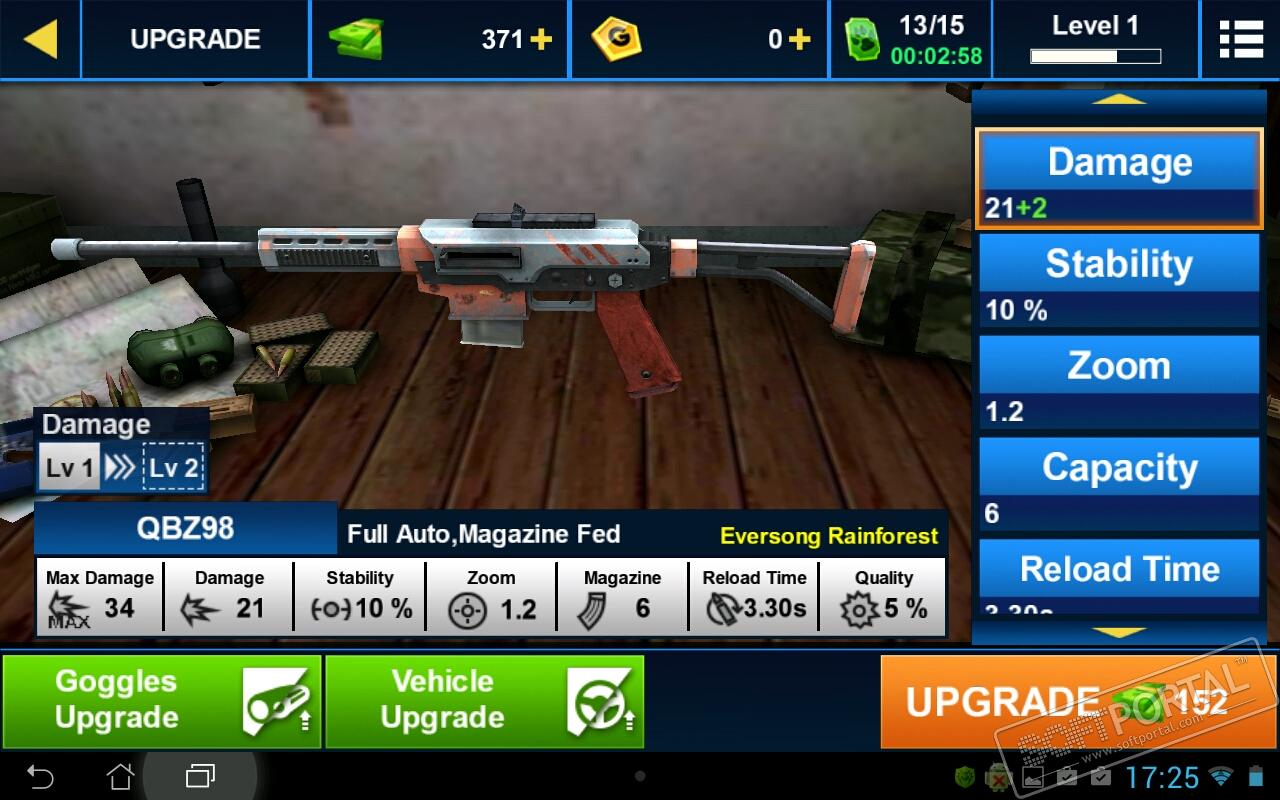Open Android recent apps
This screenshot has height=800, width=1280.
coord(200,776)
